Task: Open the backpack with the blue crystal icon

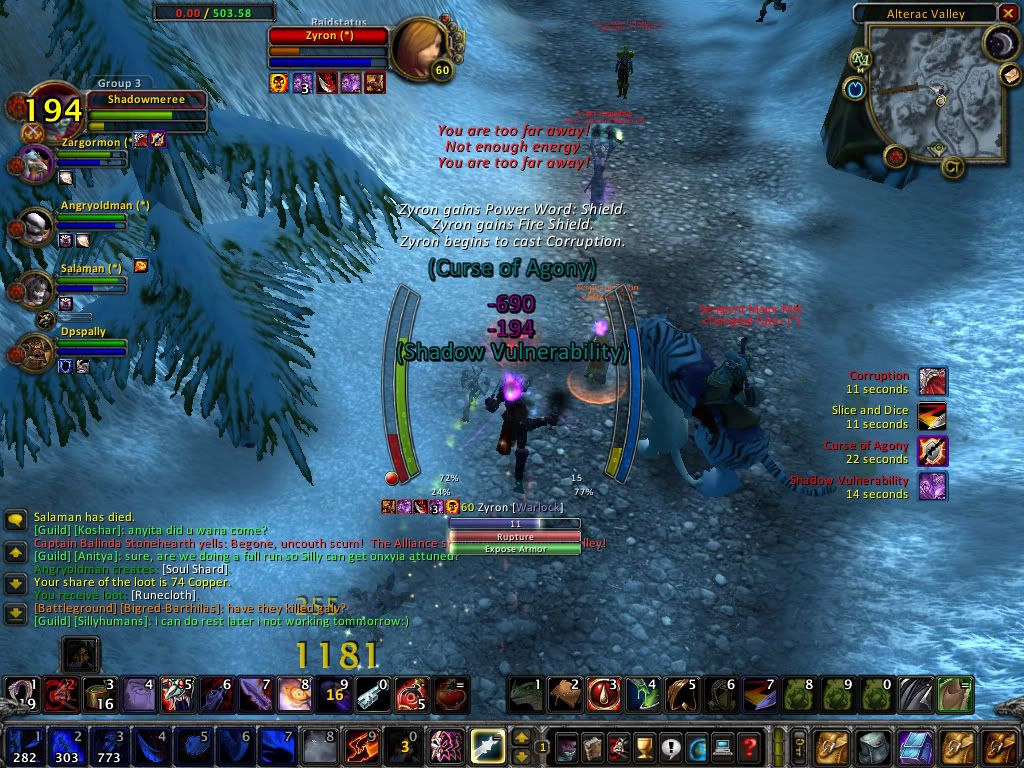Action: click(x=917, y=747)
